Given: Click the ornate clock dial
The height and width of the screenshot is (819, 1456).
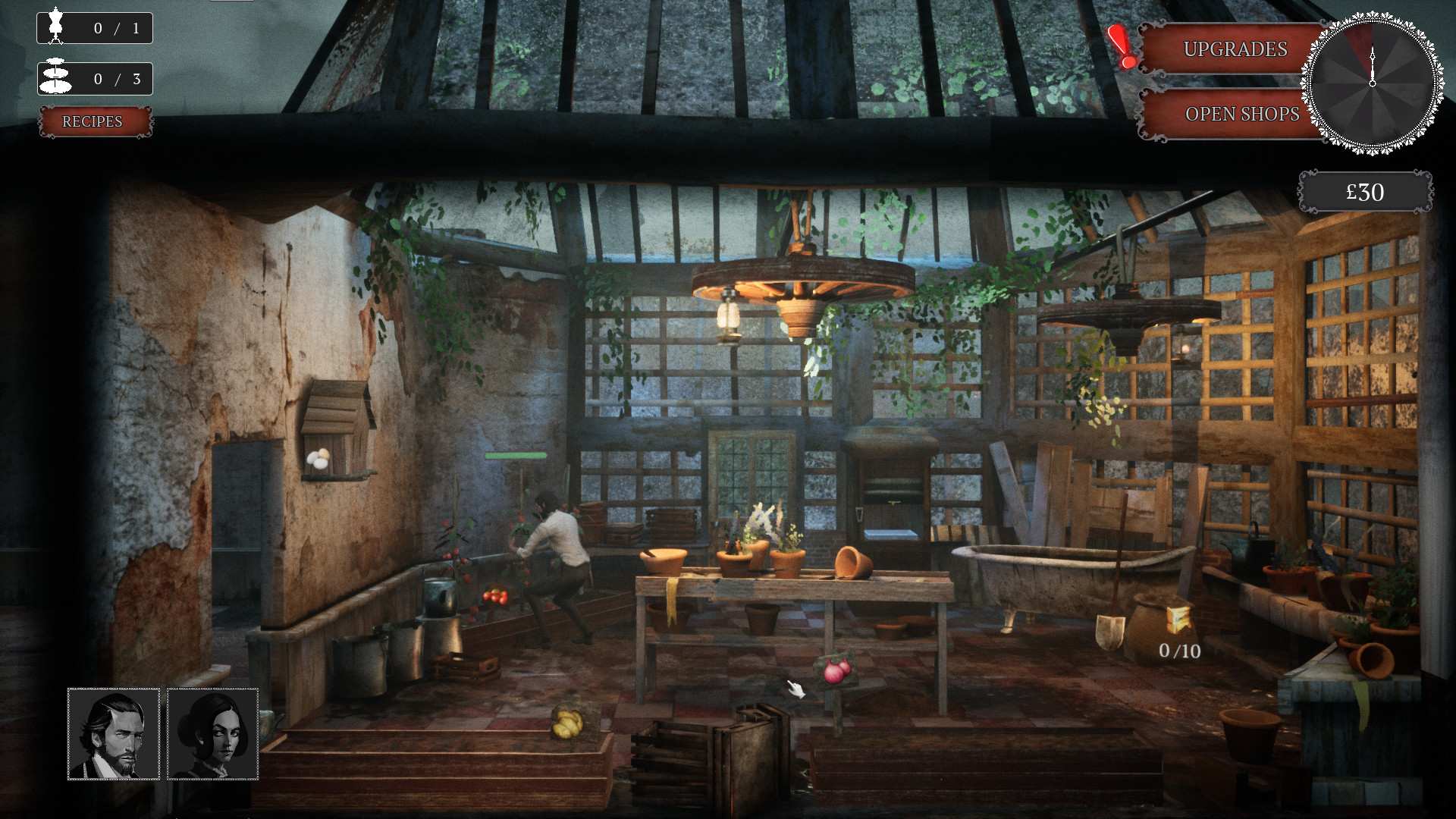Looking at the screenshot, I should (1371, 83).
